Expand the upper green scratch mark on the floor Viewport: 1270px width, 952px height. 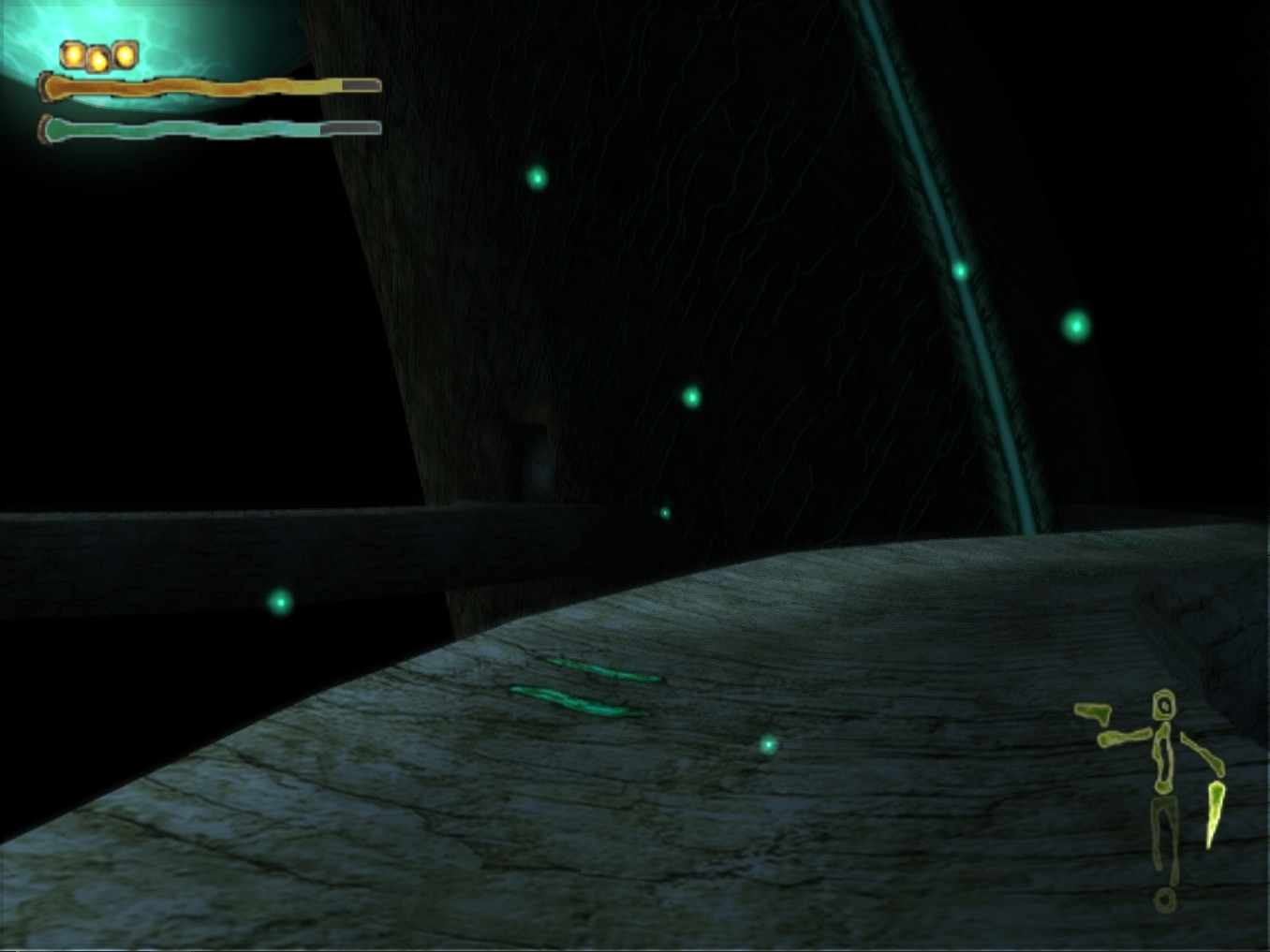(x=599, y=669)
